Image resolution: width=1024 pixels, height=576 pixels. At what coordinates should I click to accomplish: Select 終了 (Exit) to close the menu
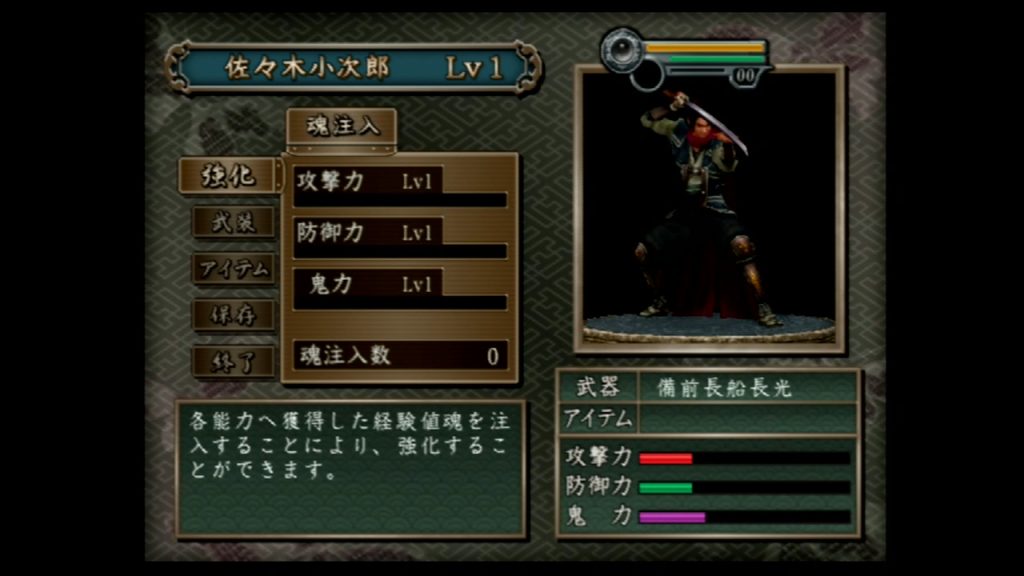pos(233,361)
